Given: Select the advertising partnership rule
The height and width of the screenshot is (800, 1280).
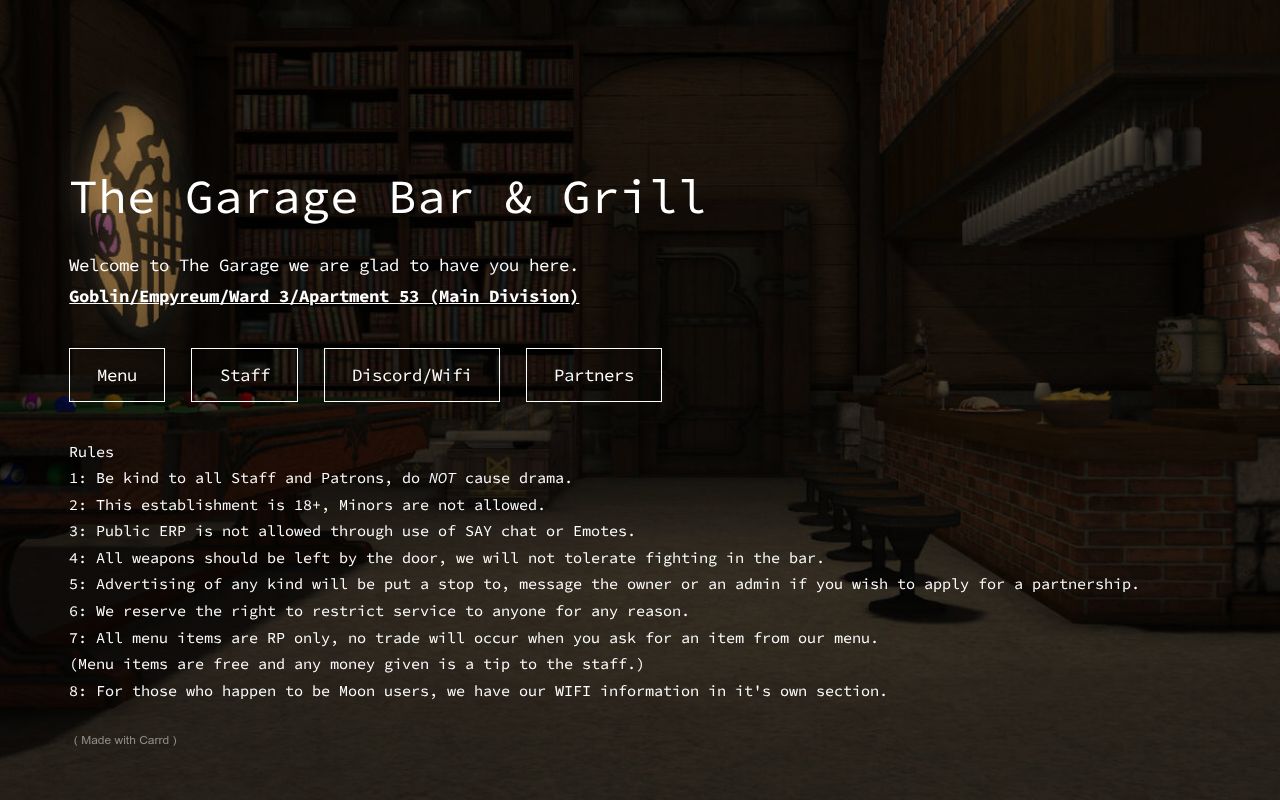Looking at the screenshot, I should (603, 584).
